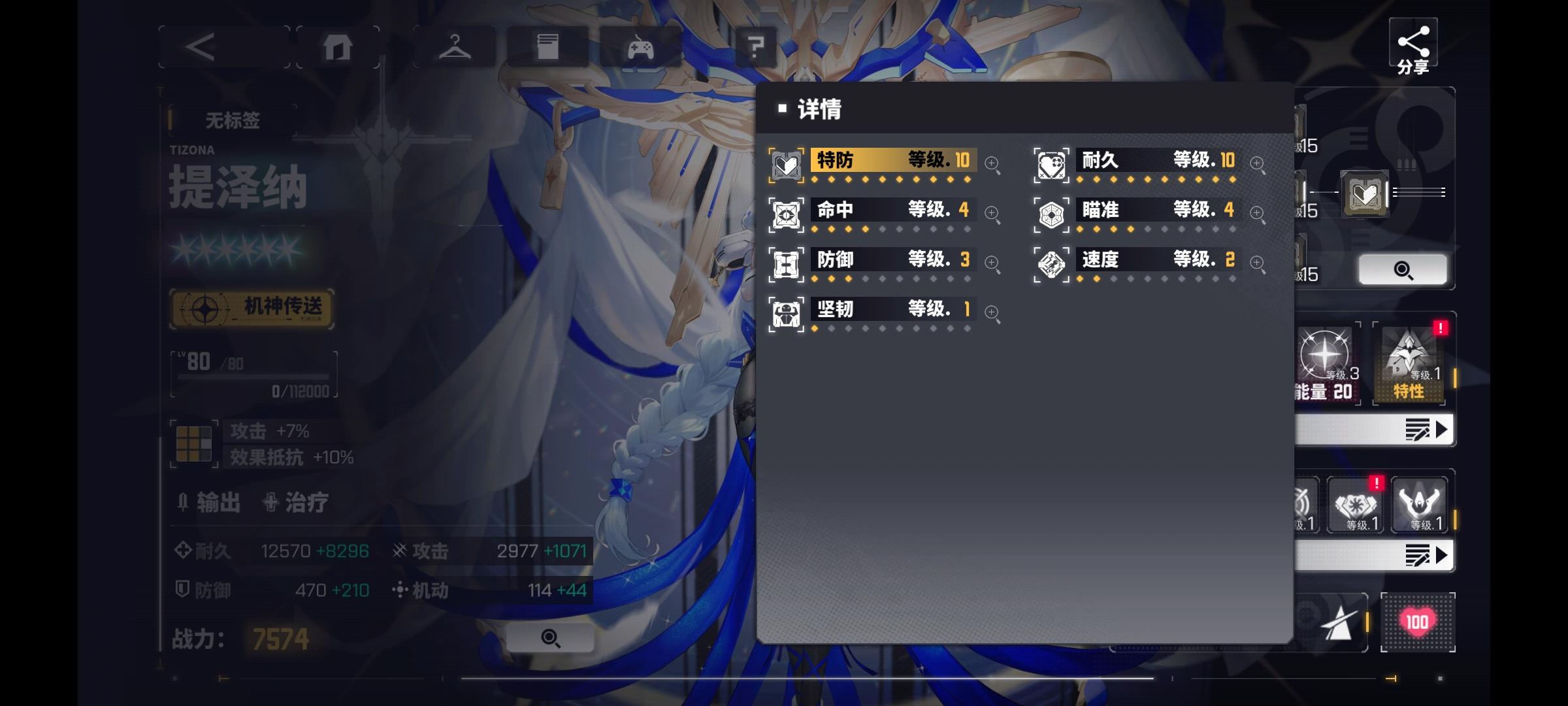Click the heart icon showing 100 favorability
This screenshot has height=706, width=1568.
pyautogui.click(x=1418, y=621)
